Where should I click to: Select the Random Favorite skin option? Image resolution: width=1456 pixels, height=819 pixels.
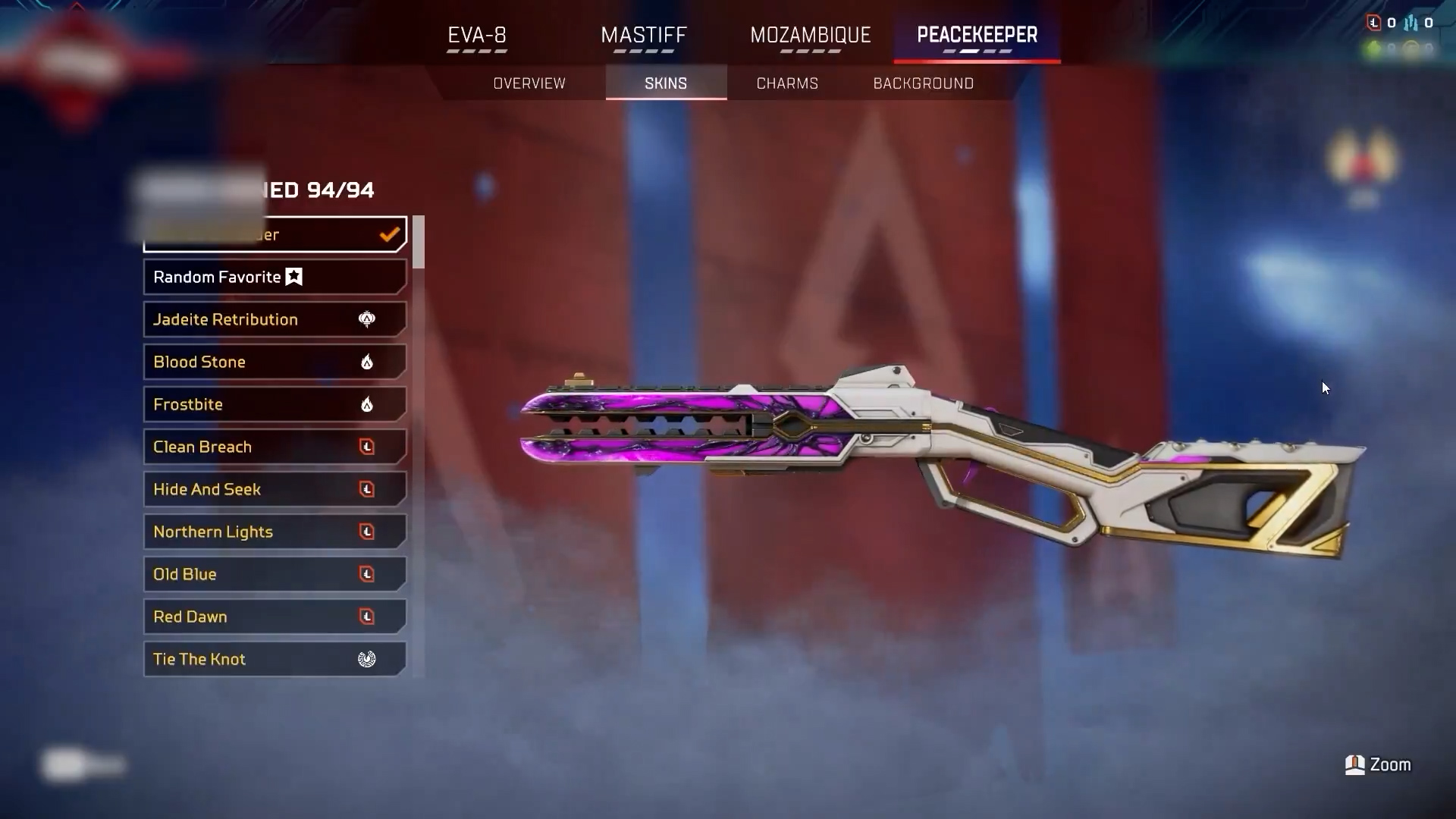275,277
